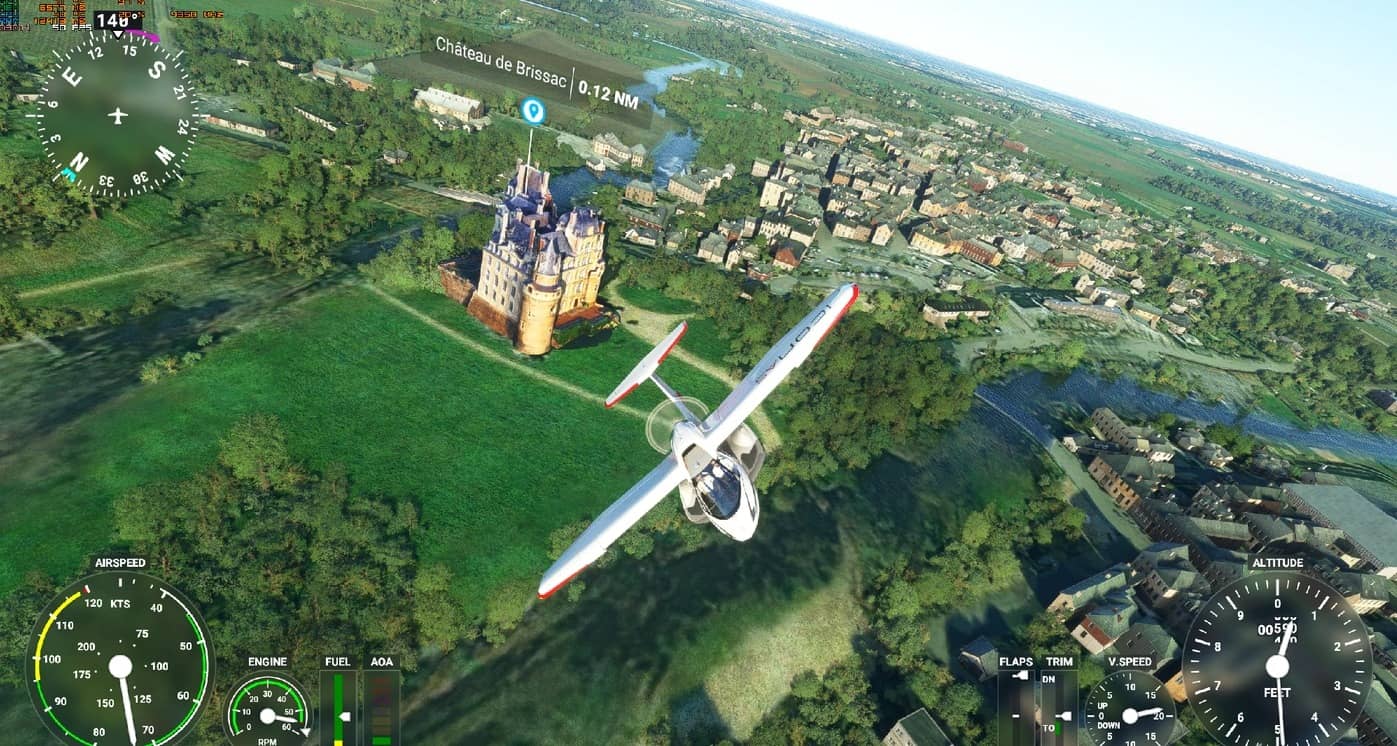Toggle the heading readout showing 140 degrees

point(113,17)
